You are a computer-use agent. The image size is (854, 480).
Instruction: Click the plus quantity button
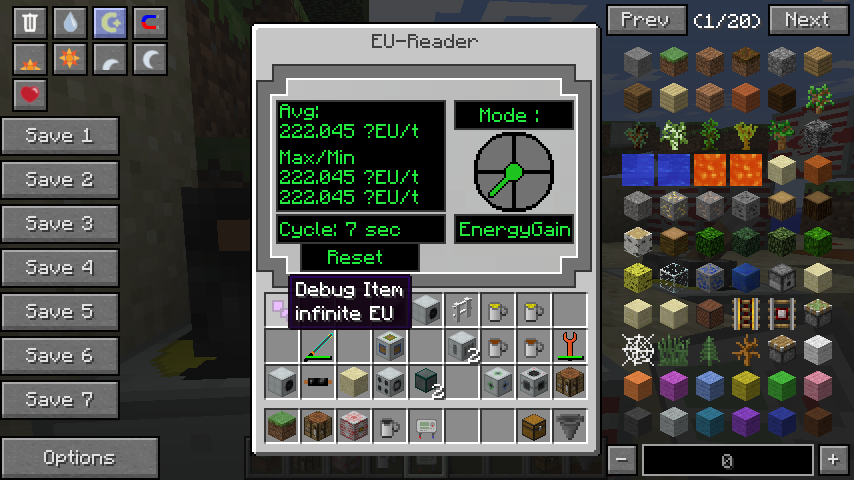(832, 460)
